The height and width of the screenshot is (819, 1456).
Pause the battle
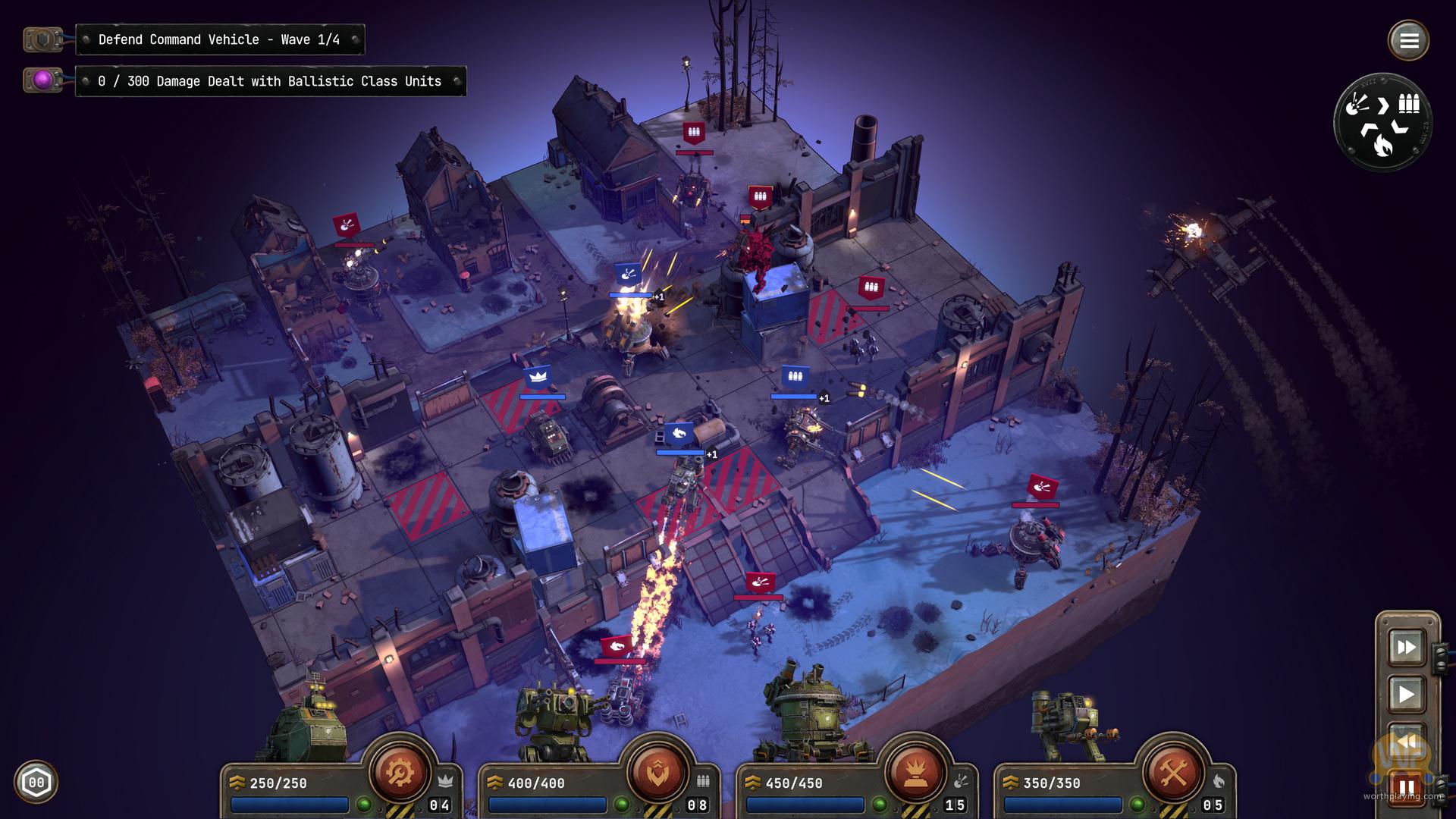(1406, 788)
